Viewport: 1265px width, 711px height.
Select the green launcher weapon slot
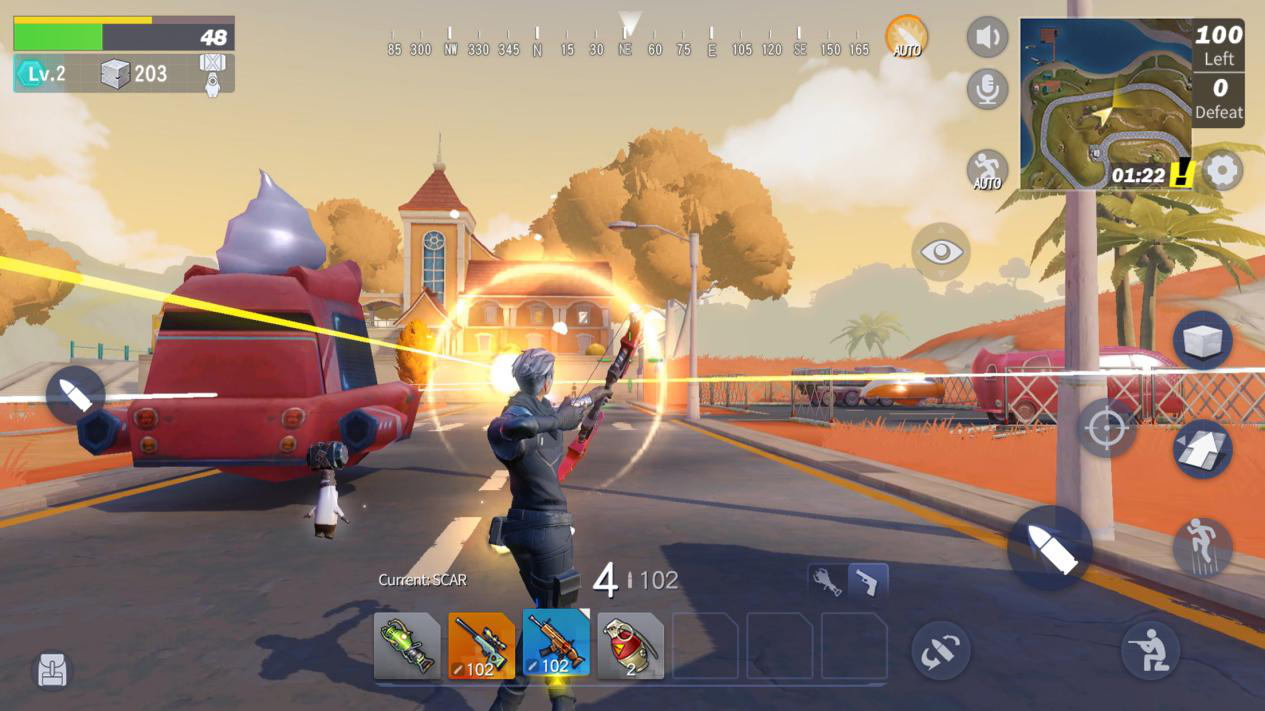(407, 646)
